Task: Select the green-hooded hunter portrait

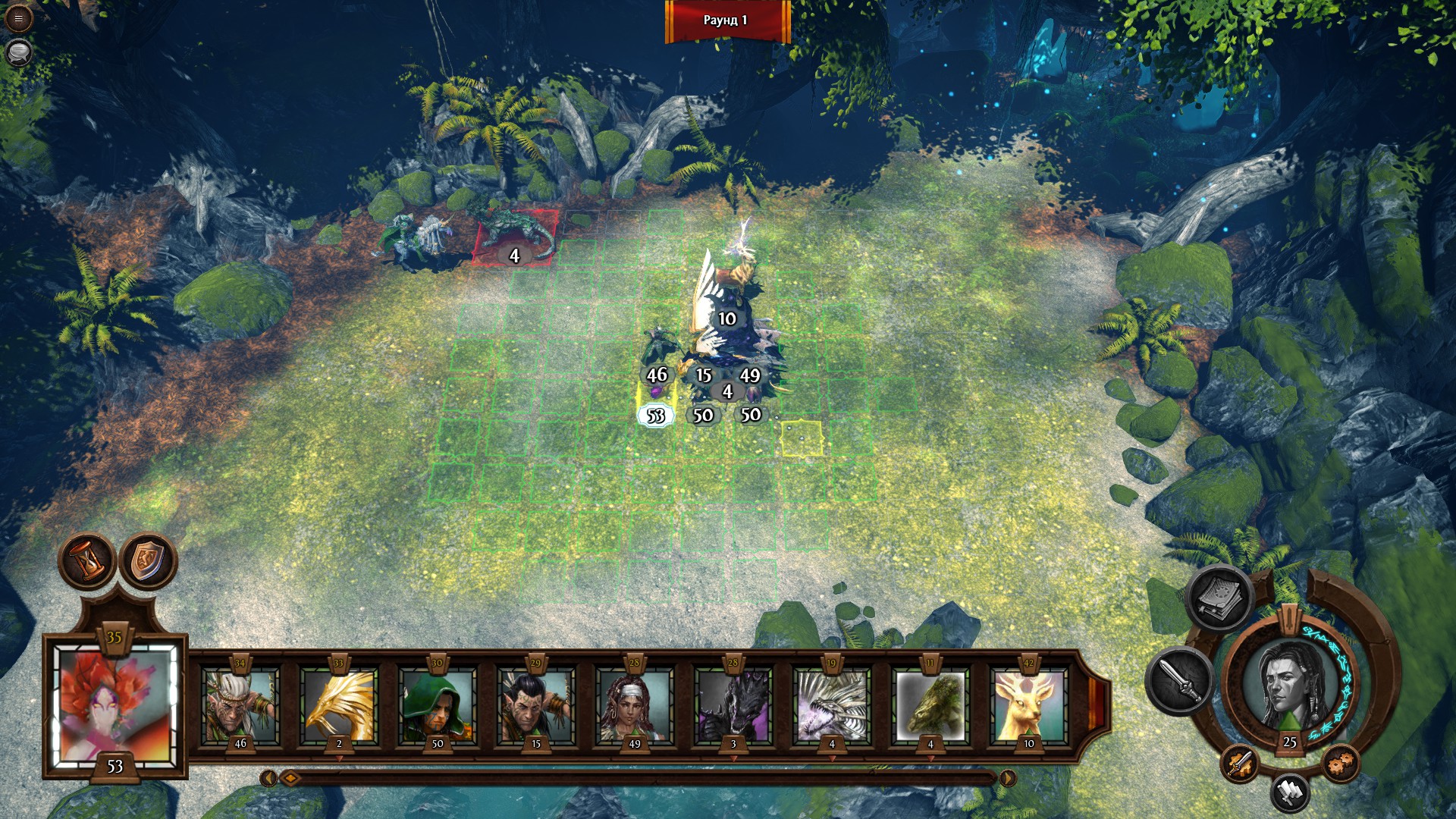Action: [x=438, y=705]
